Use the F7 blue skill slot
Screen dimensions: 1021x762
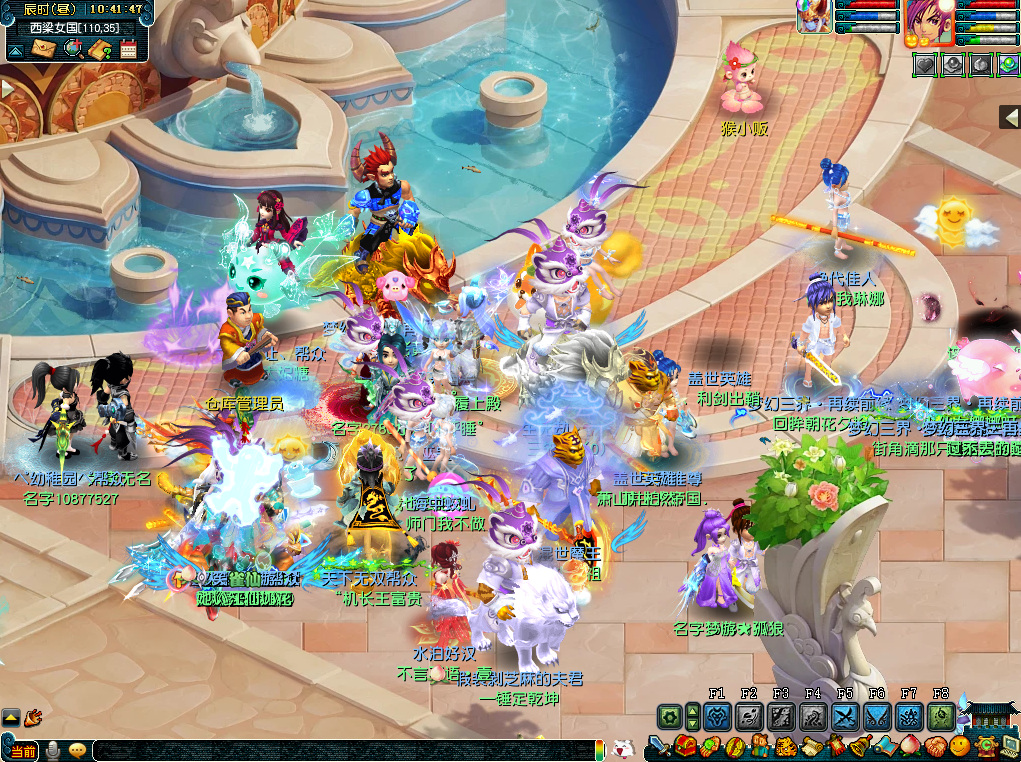909,716
